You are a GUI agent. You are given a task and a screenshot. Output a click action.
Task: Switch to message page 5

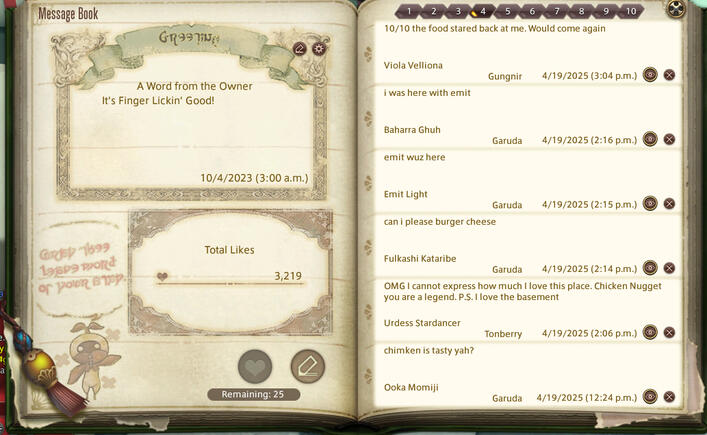point(507,12)
